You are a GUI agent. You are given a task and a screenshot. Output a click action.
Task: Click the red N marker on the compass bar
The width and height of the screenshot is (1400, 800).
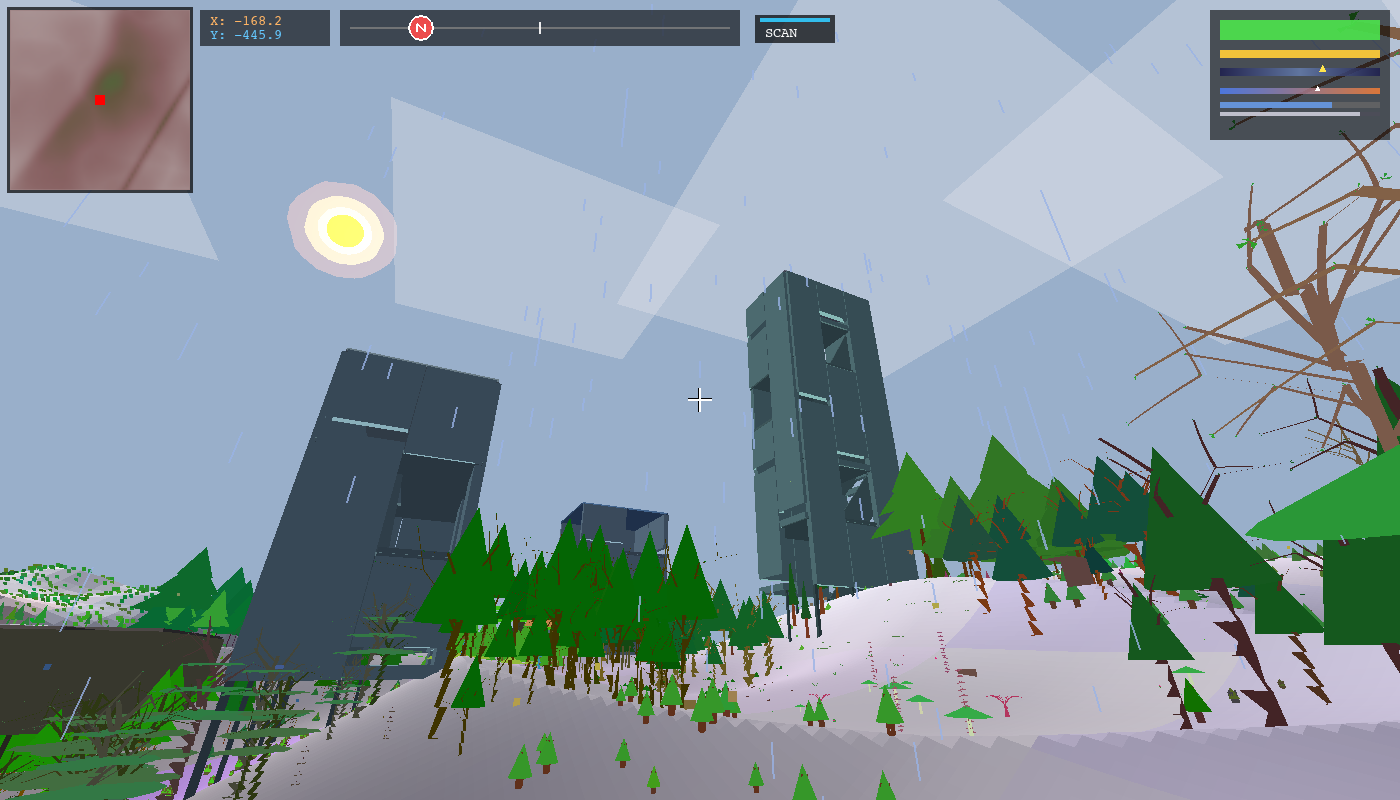[418, 27]
